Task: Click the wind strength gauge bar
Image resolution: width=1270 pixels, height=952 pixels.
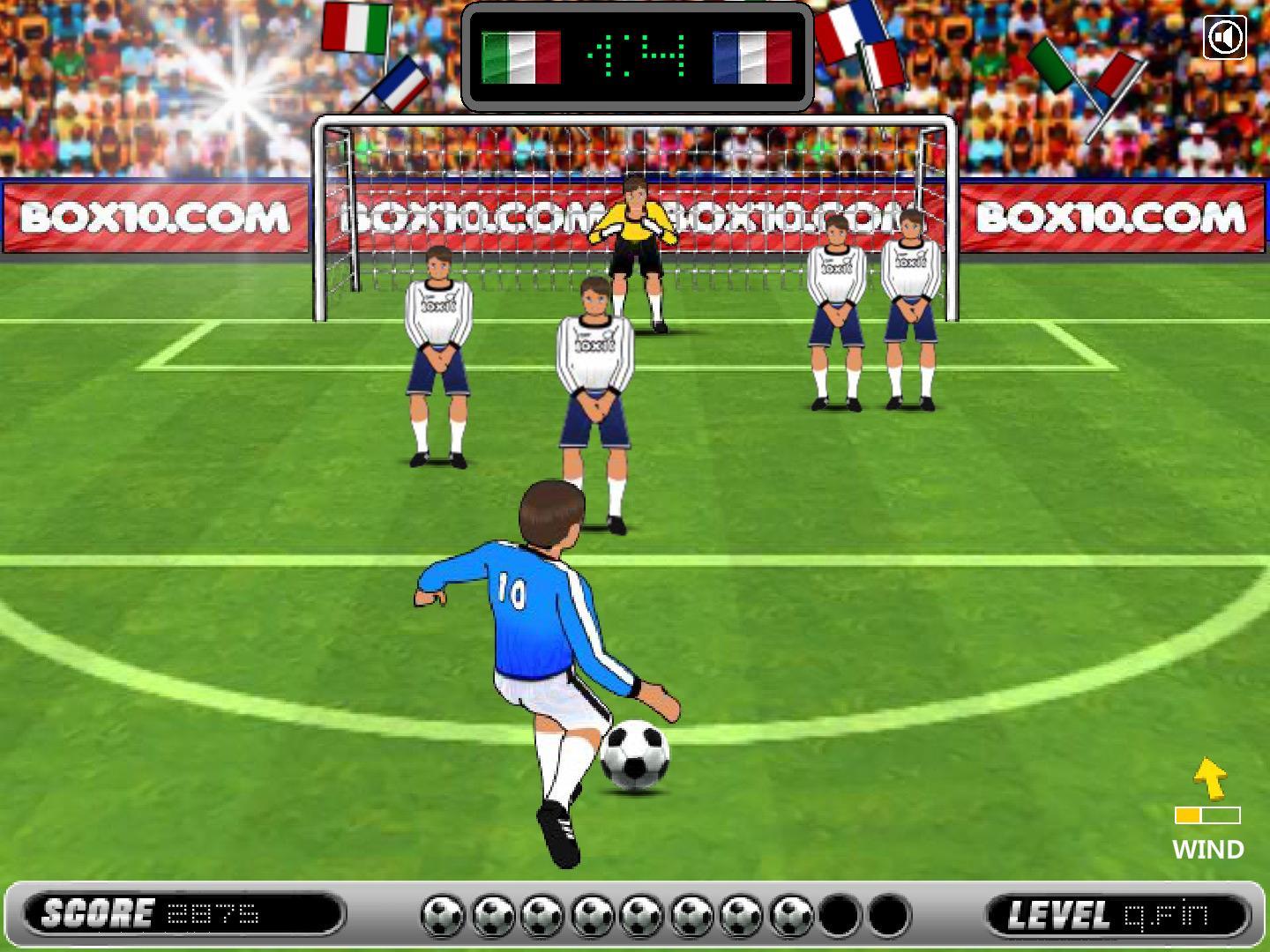Action: 1207,815
